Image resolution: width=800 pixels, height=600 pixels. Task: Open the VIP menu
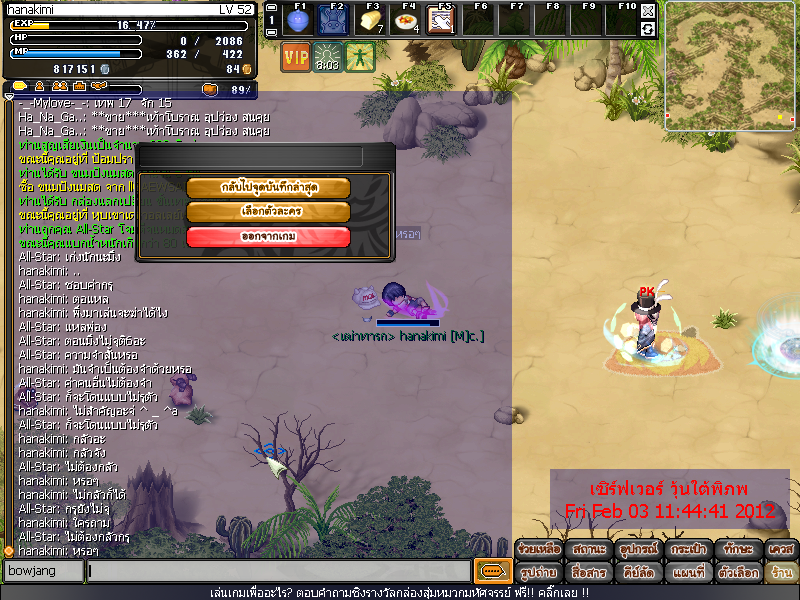click(296, 57)
